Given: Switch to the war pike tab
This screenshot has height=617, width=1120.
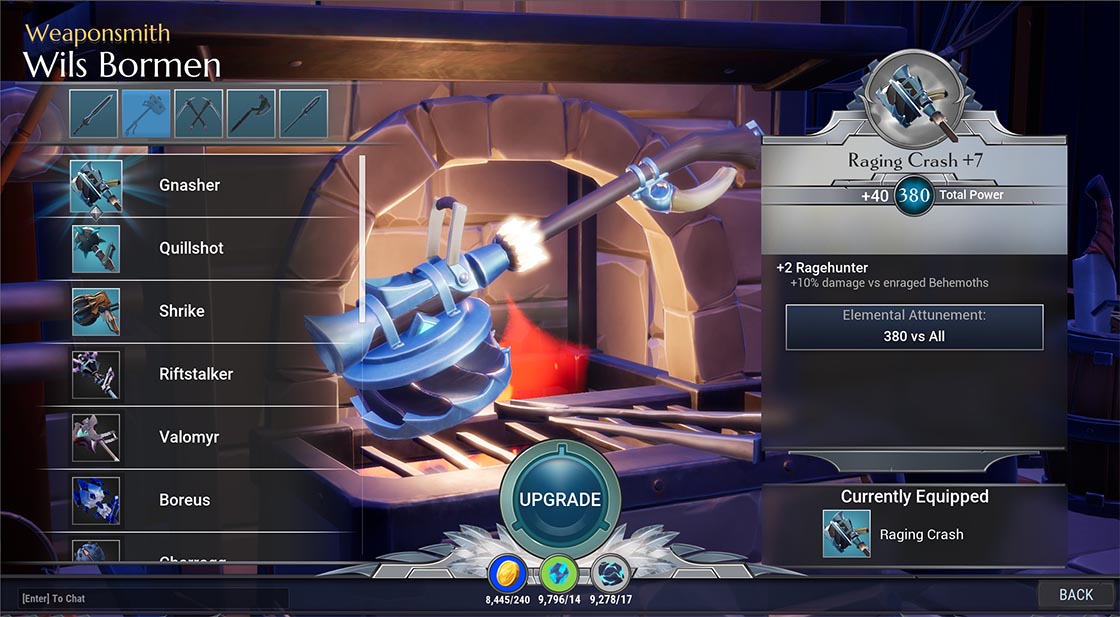Looking at the screenshot, I should click(x=303, y=113).
